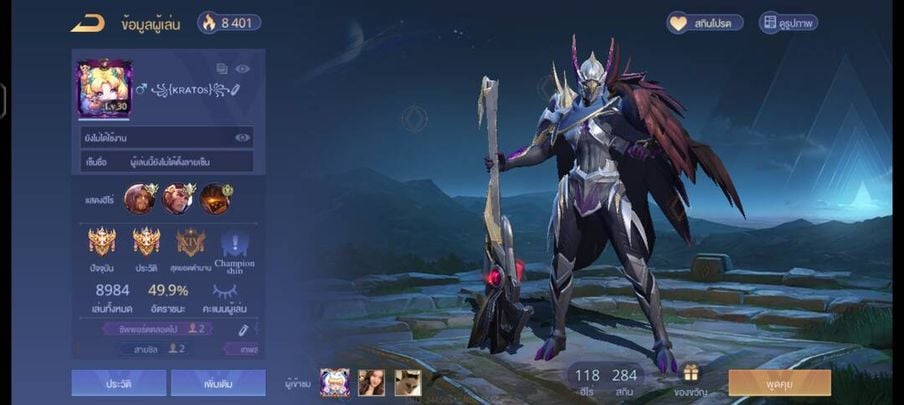The width and height of the screenshot is (904, 405).
Task: Select the woman photo visitor avatar
Action: tap(371, 382)
